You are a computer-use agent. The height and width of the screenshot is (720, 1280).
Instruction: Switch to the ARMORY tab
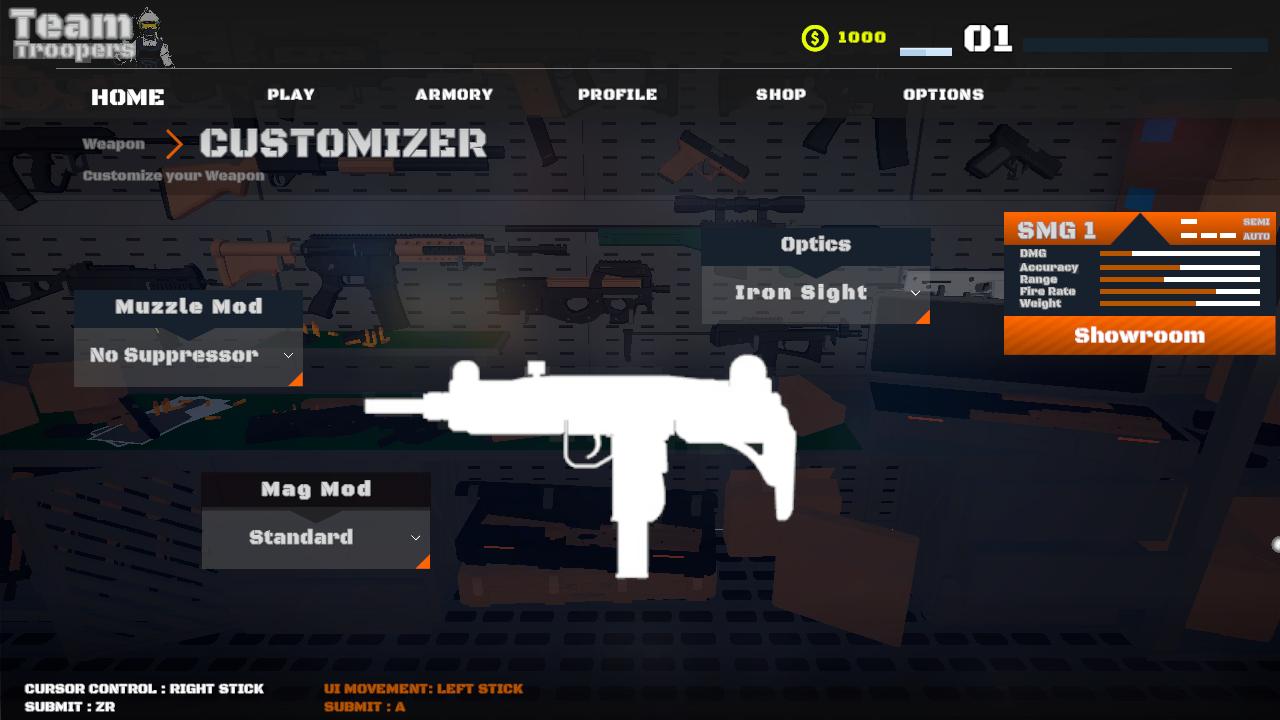point(455,95)
